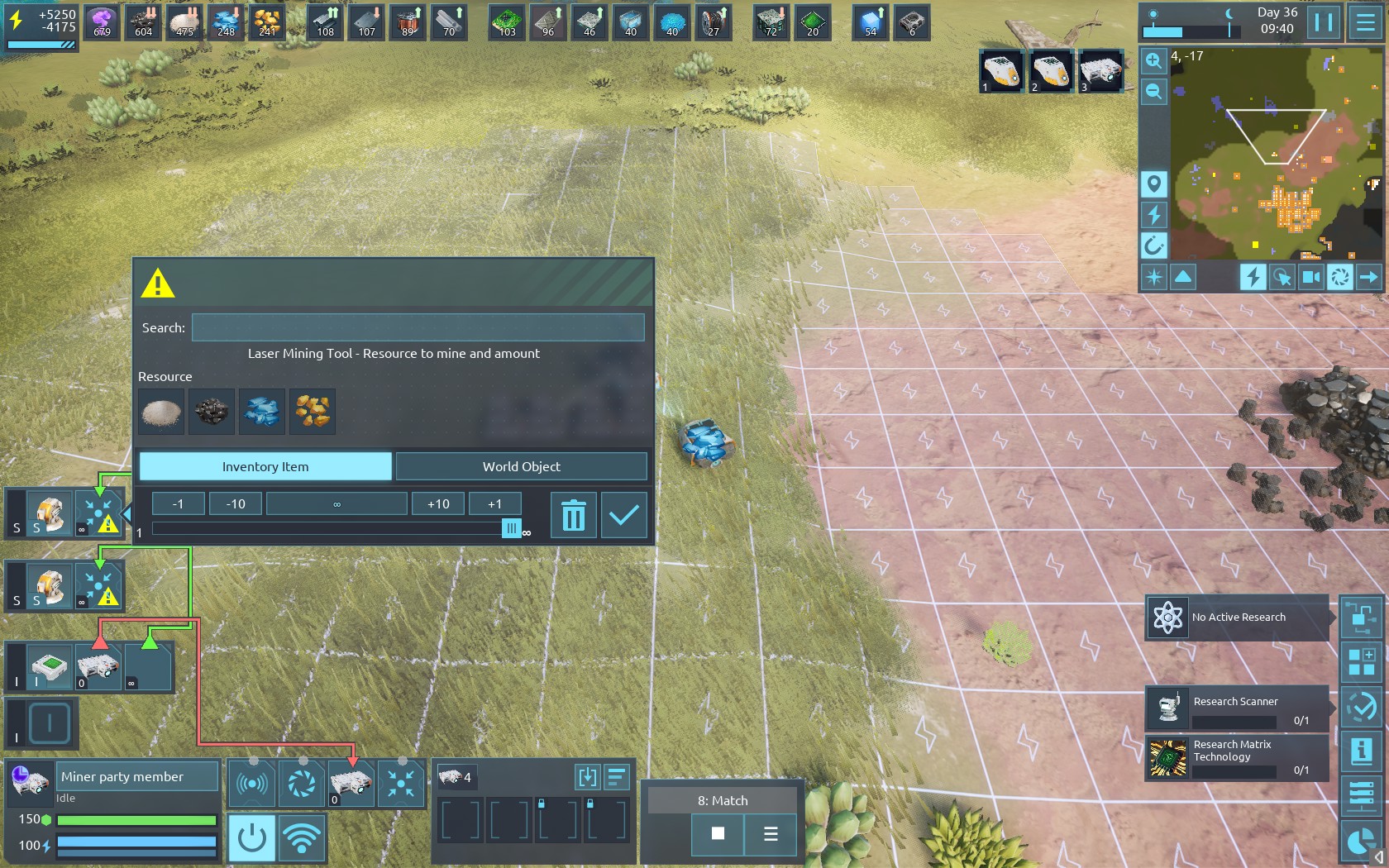Select the Research Scanner objective
The width and height of the screenshot is (1389, 868).
[1238, 708]
